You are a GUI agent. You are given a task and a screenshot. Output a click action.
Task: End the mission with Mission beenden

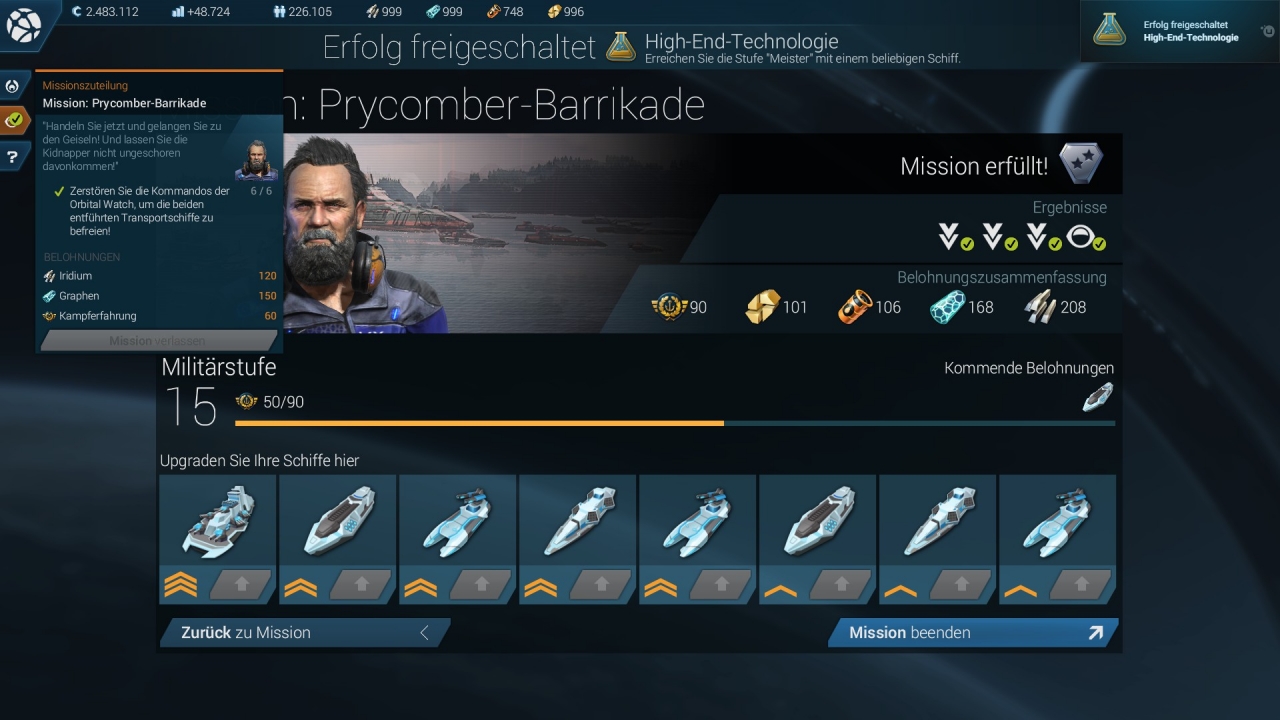[x=972, y=632]
